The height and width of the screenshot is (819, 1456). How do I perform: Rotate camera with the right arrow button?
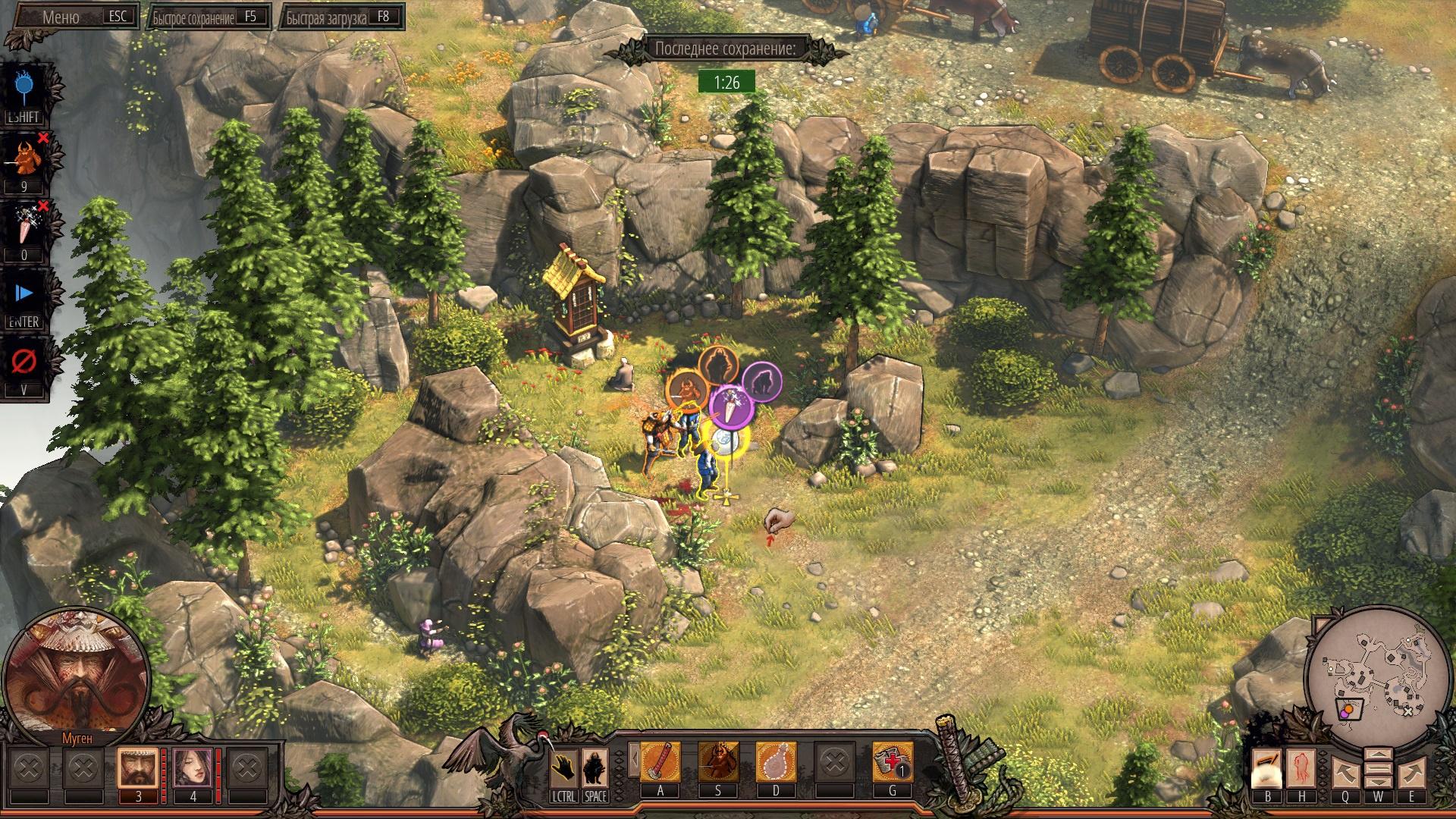1411,771
